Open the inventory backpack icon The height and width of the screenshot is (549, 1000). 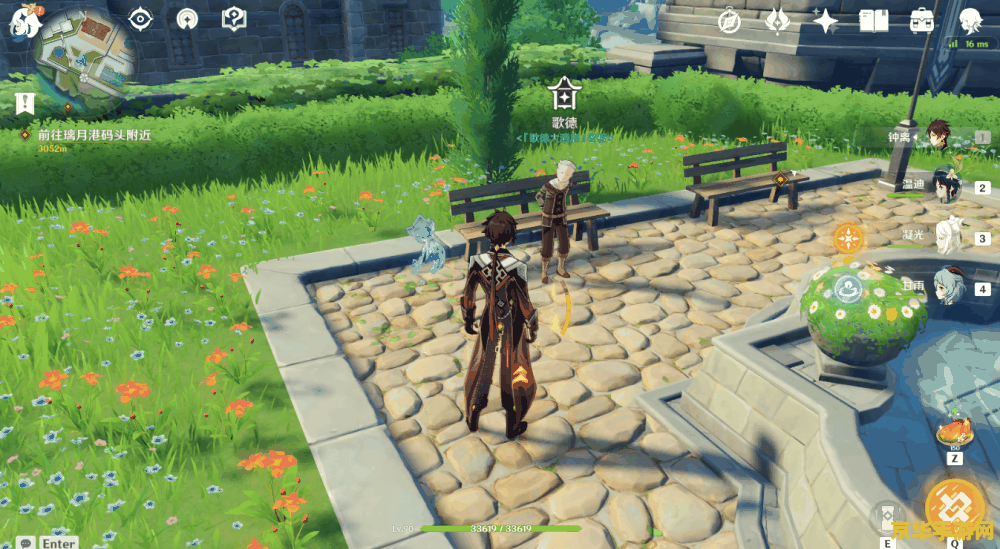tap(922, 21)
